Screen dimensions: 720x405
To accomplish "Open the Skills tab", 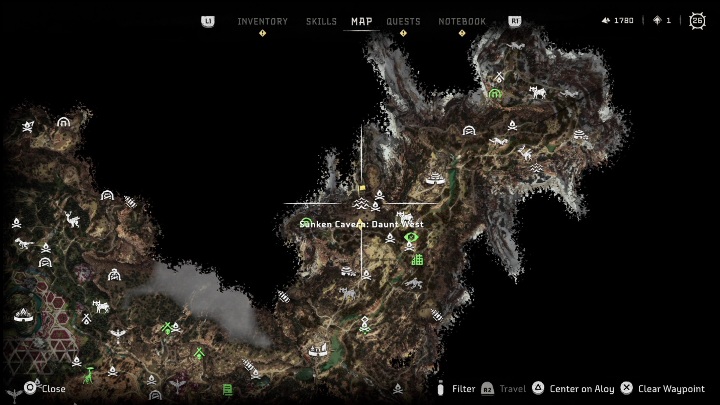I will pyautogui.click(x=319, y=21).
